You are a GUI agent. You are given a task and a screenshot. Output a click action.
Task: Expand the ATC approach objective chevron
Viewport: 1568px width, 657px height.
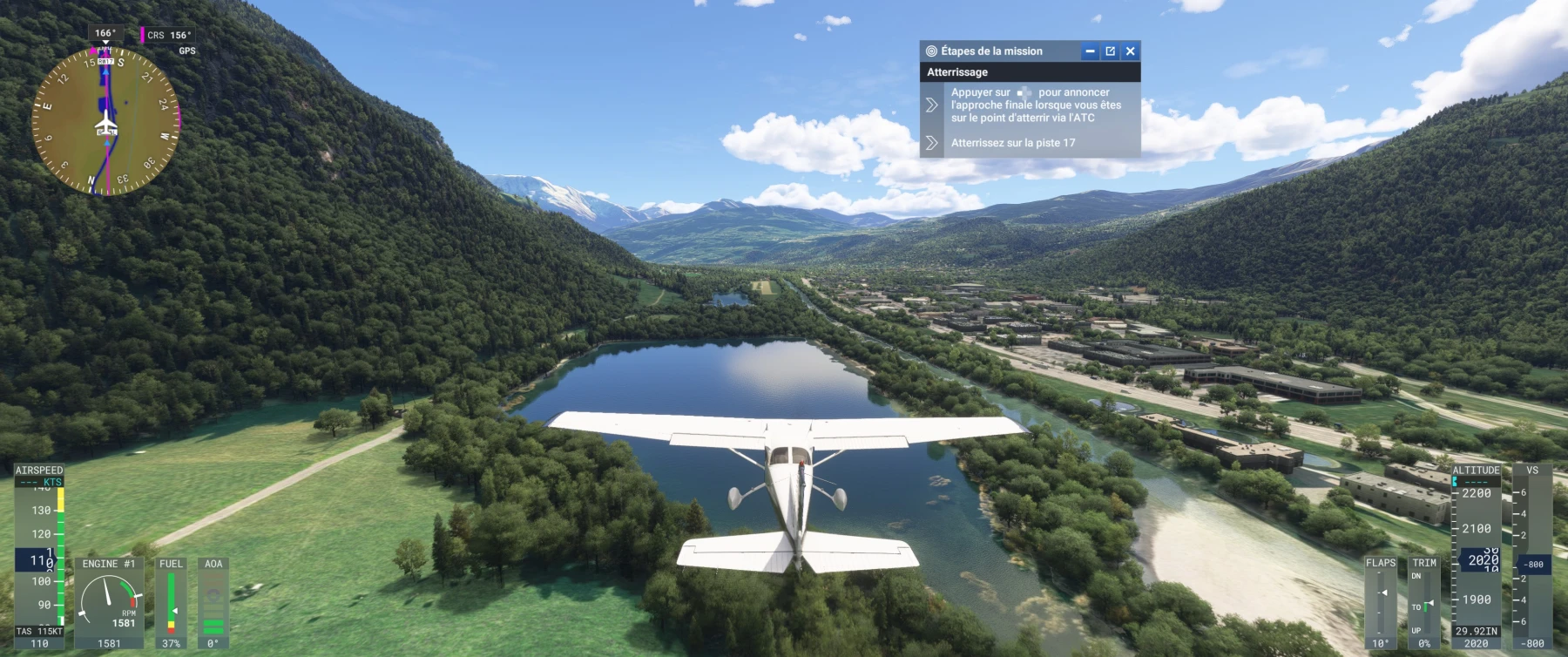point(933,105)
